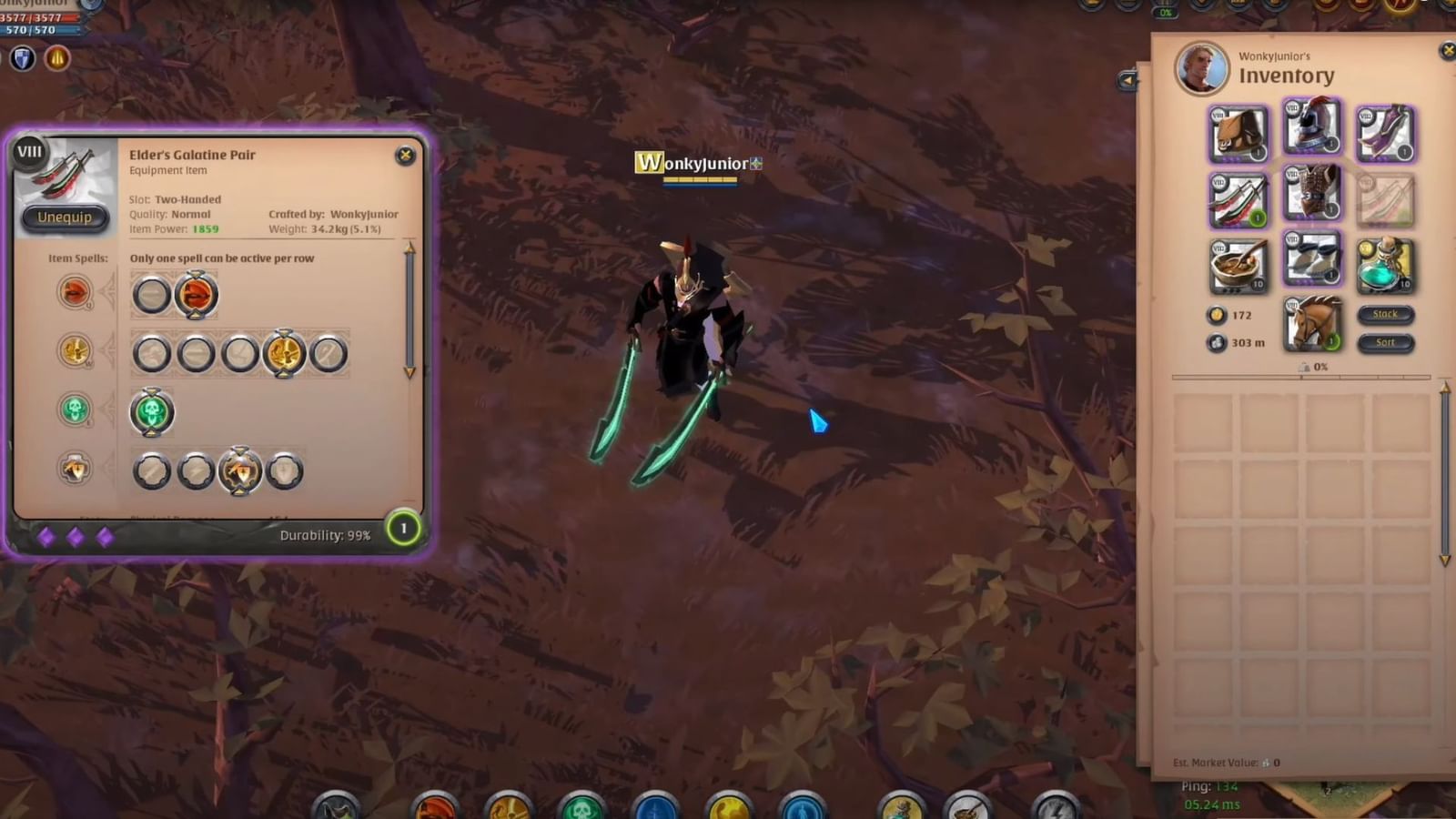Activate the flame spell in the first spell row

tap(197, 295)
